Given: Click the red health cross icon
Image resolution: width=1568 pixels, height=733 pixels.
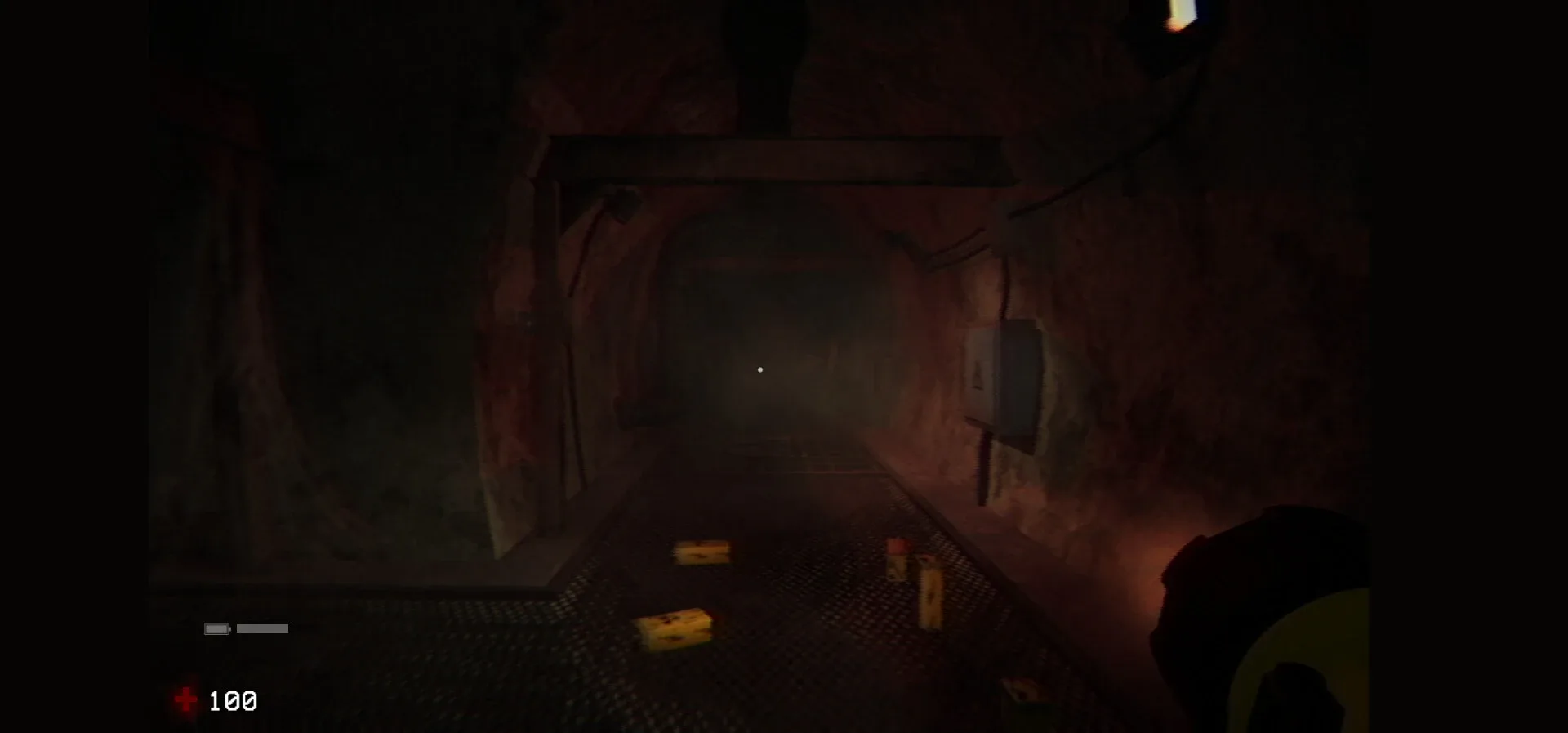Looking at the screenshot, I should click(186, 700).
